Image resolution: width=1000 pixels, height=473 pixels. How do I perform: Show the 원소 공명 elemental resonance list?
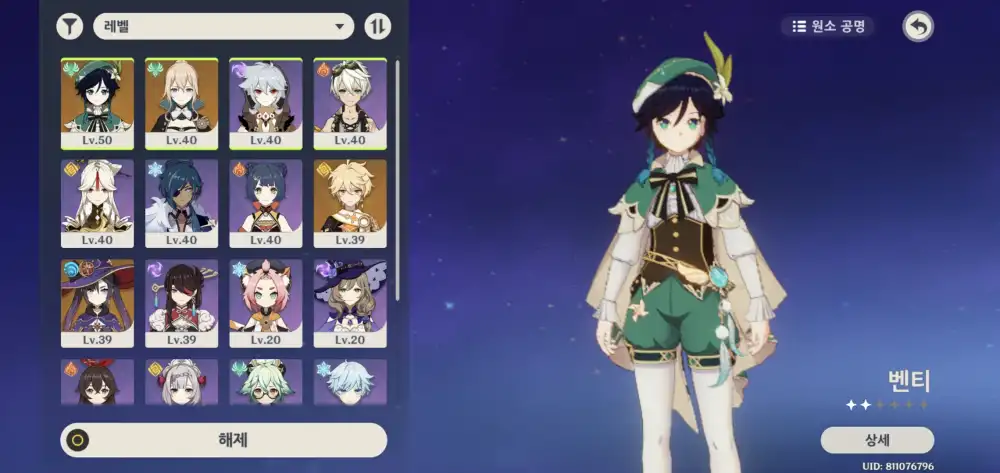828,27
